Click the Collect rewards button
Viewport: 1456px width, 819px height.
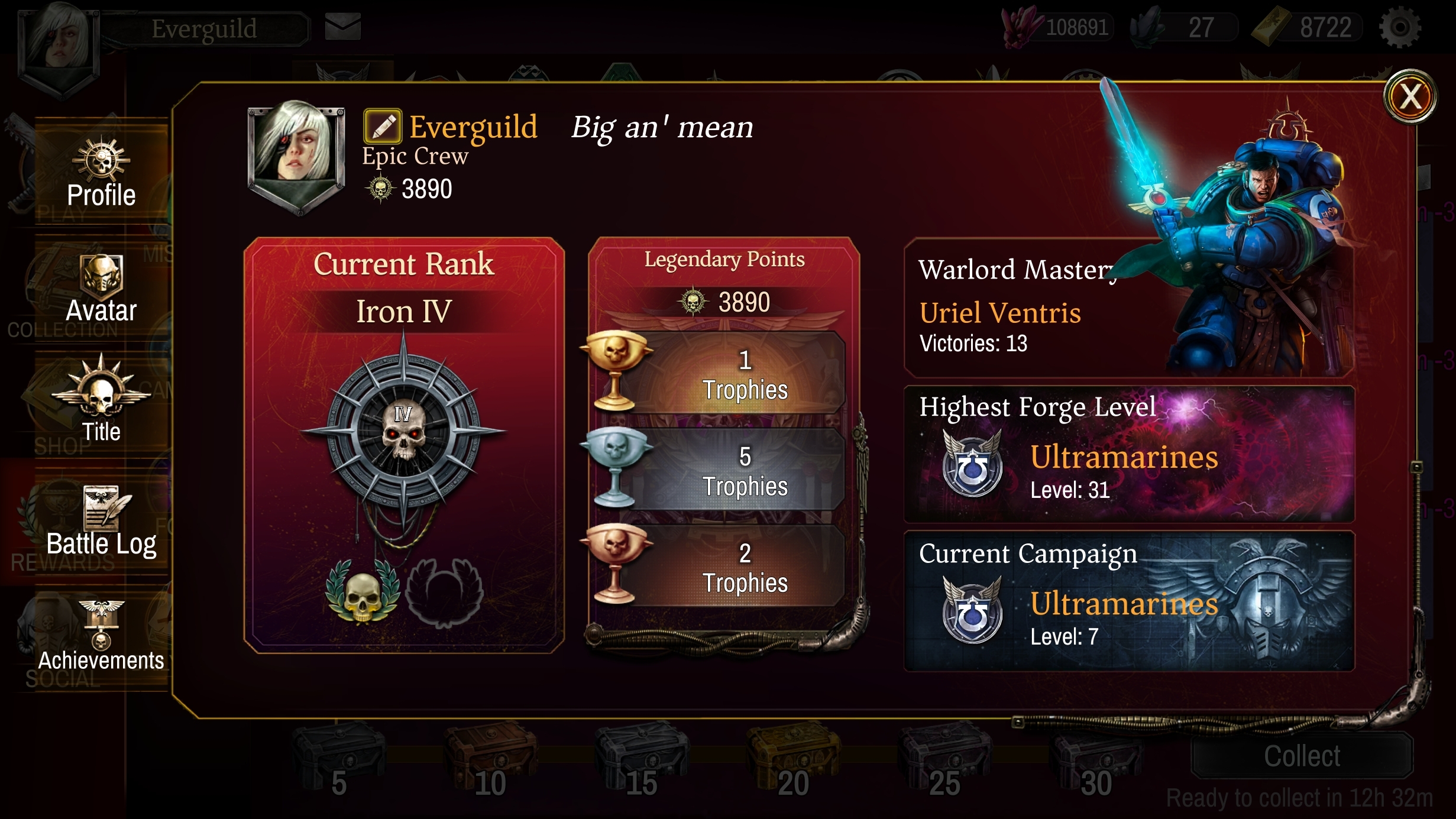tap(1302, 756)
